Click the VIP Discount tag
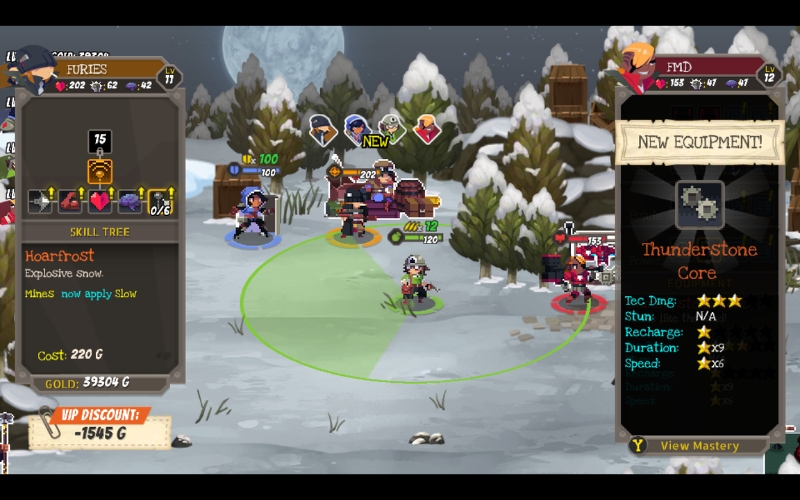 click(x=98, y=425)
